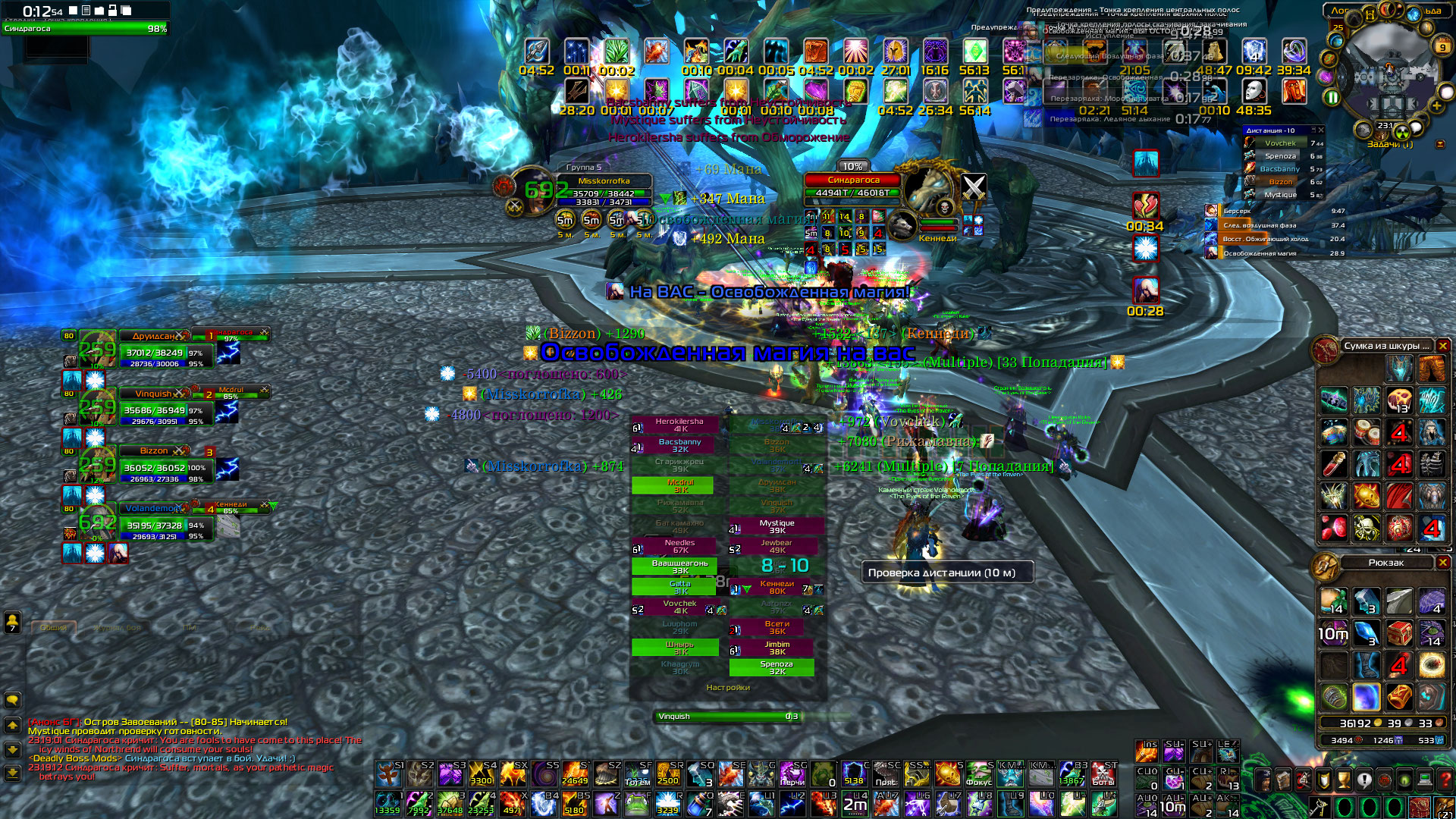
Task: Select the red potion vial in the bag
Action: coord(1335,463)
